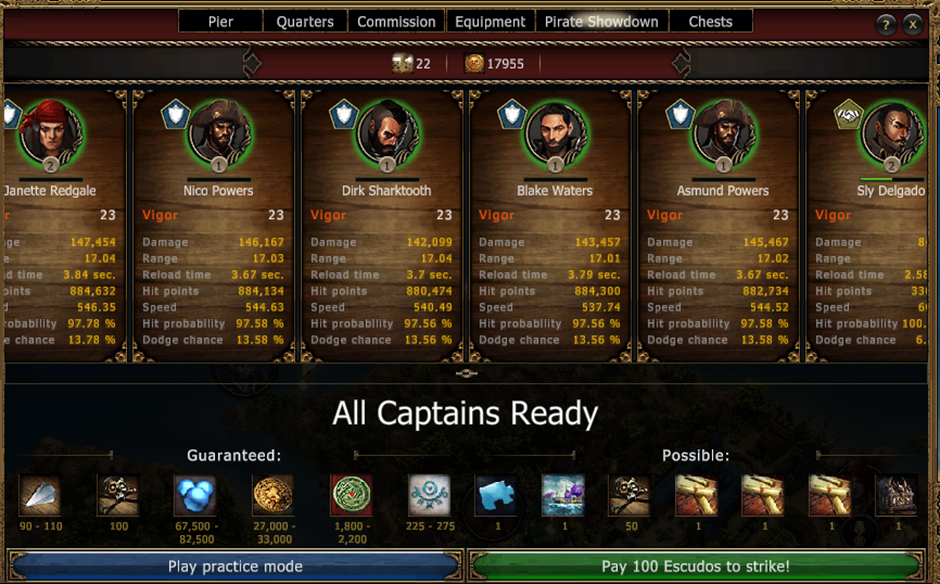Choose captain Dirk Sharktooth card

[386, 220]
